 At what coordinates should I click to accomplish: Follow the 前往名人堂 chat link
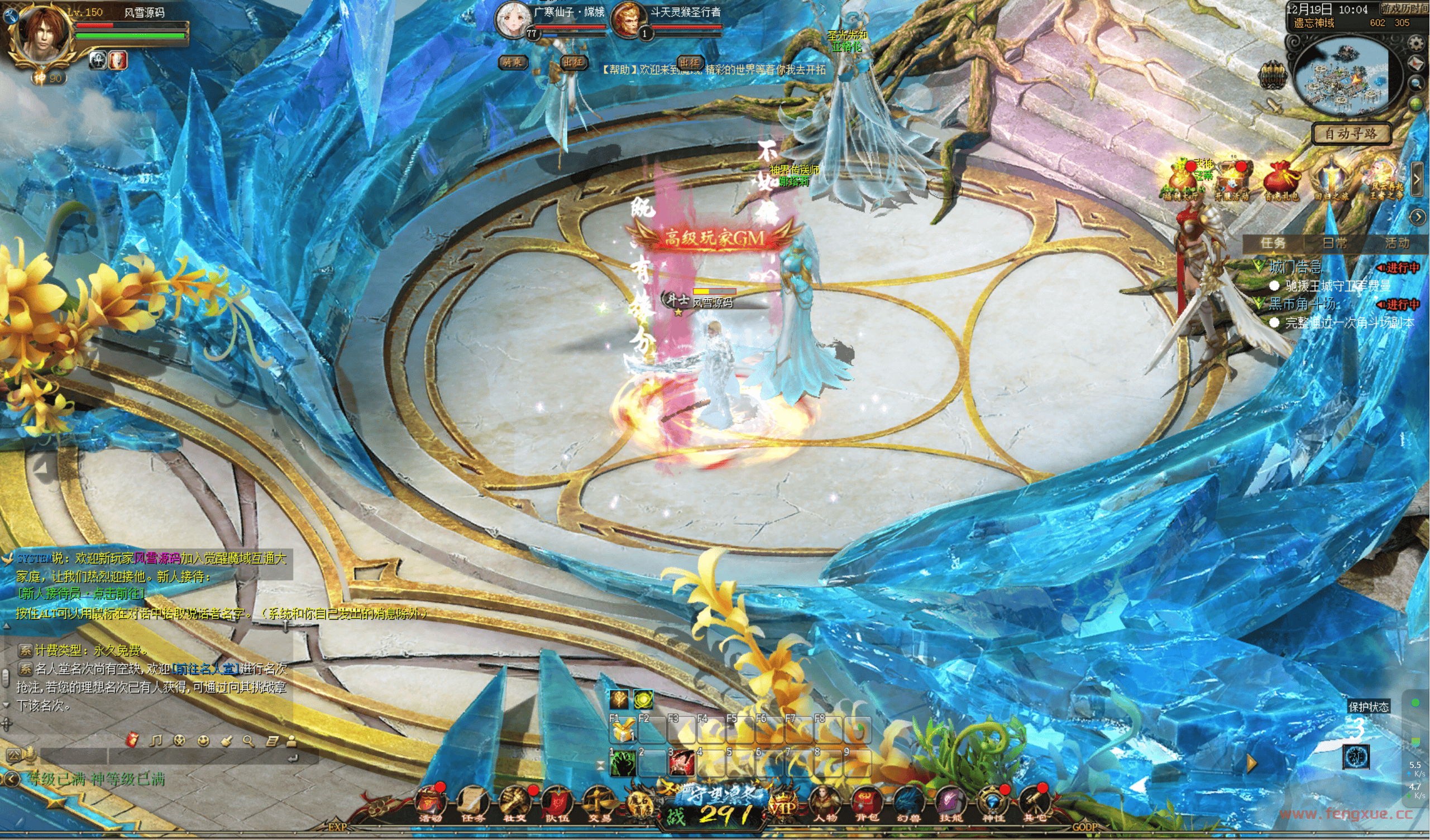(x=205, y=669)
